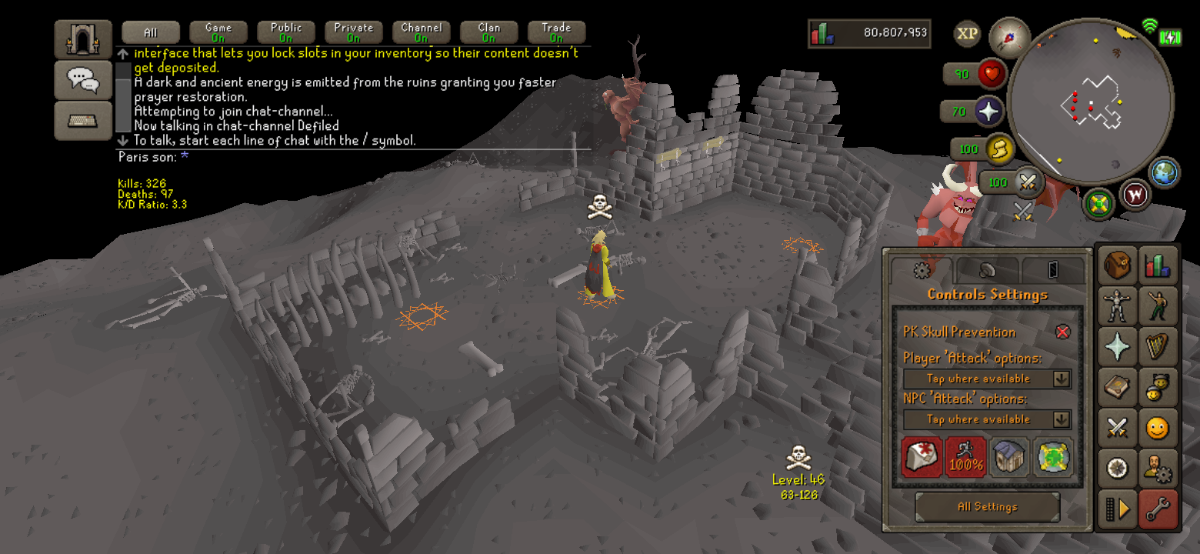The image size is (1200, 554).
Task: Switch to the audio settings tab
Action: 985,270
